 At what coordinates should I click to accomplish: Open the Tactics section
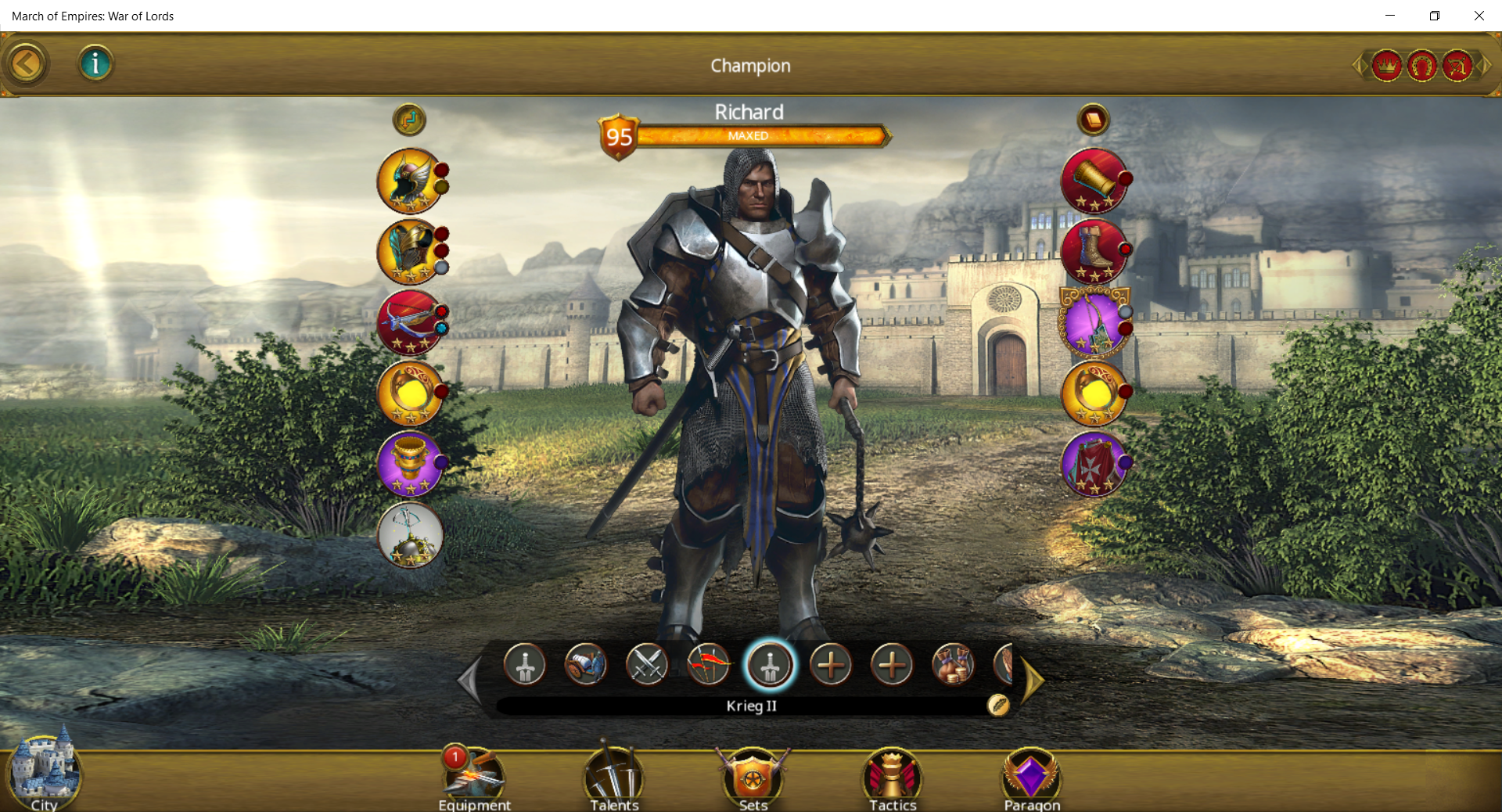point(893,779)
